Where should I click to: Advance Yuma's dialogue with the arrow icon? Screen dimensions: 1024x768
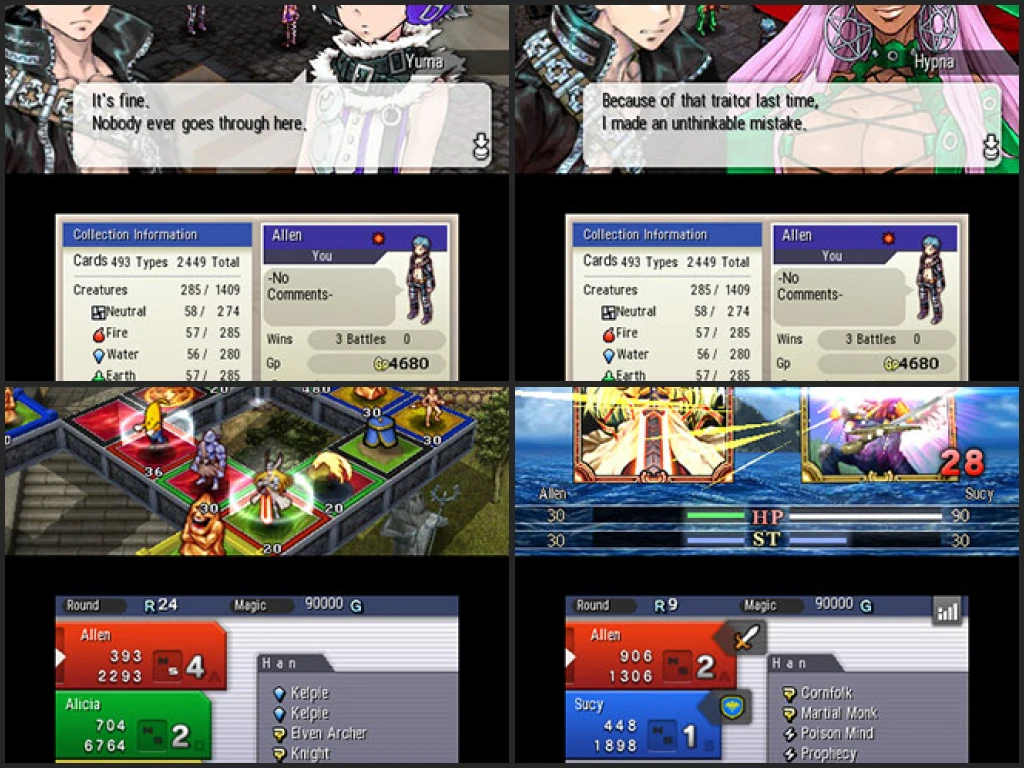[x=481, y=148]
